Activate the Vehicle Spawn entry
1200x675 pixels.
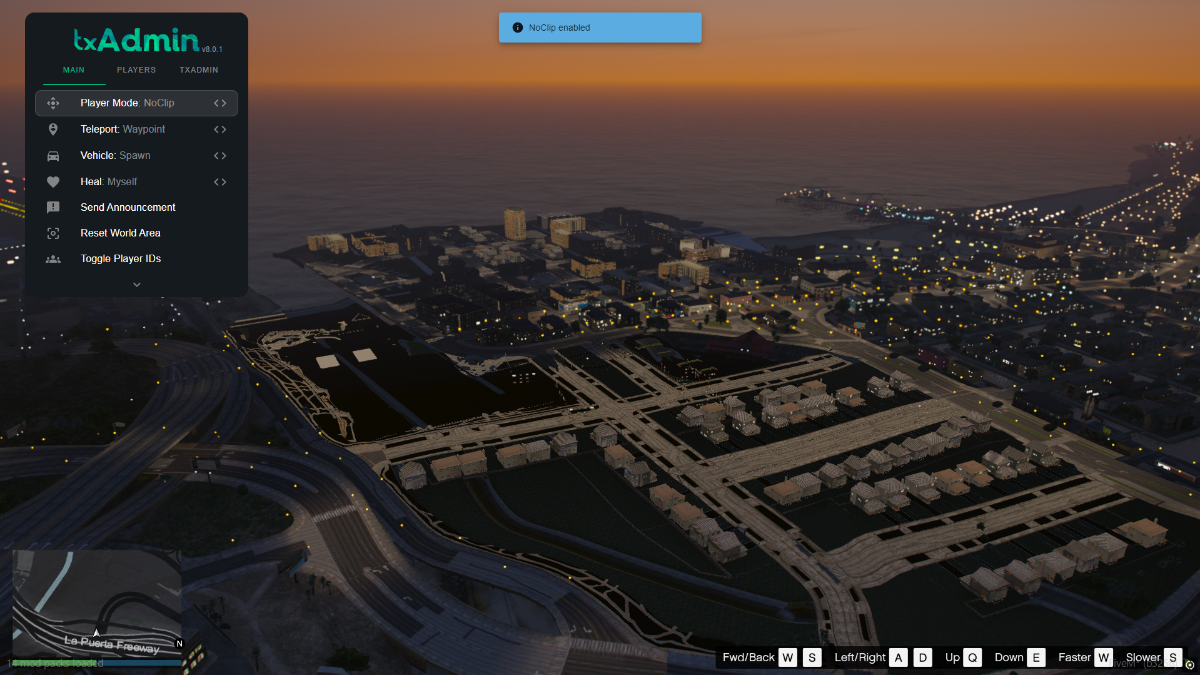pos(115,156)
